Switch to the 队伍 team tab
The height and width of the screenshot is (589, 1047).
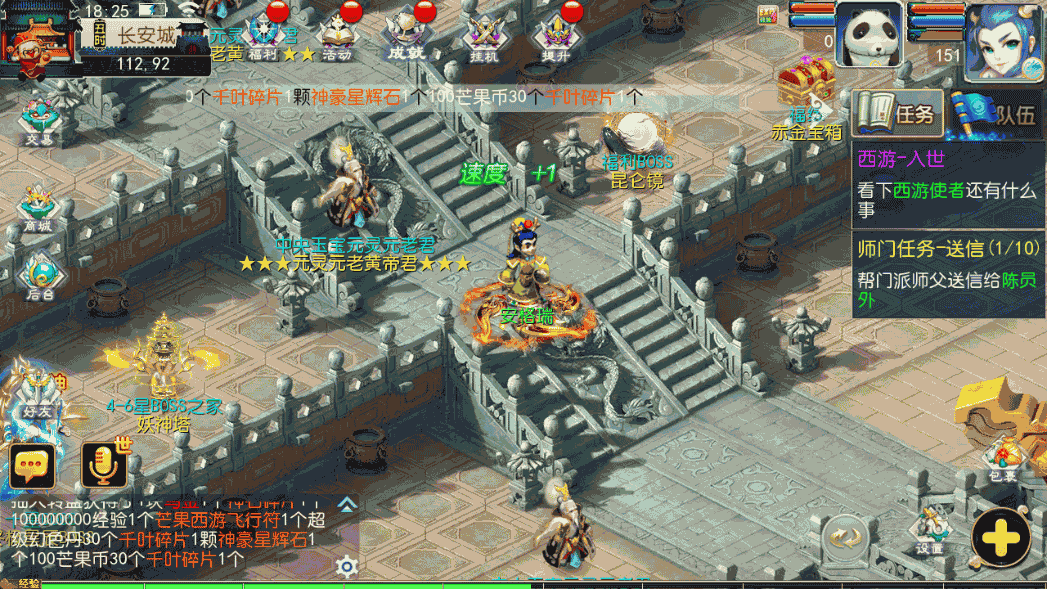pyautogui.click(x=997, y=113)
